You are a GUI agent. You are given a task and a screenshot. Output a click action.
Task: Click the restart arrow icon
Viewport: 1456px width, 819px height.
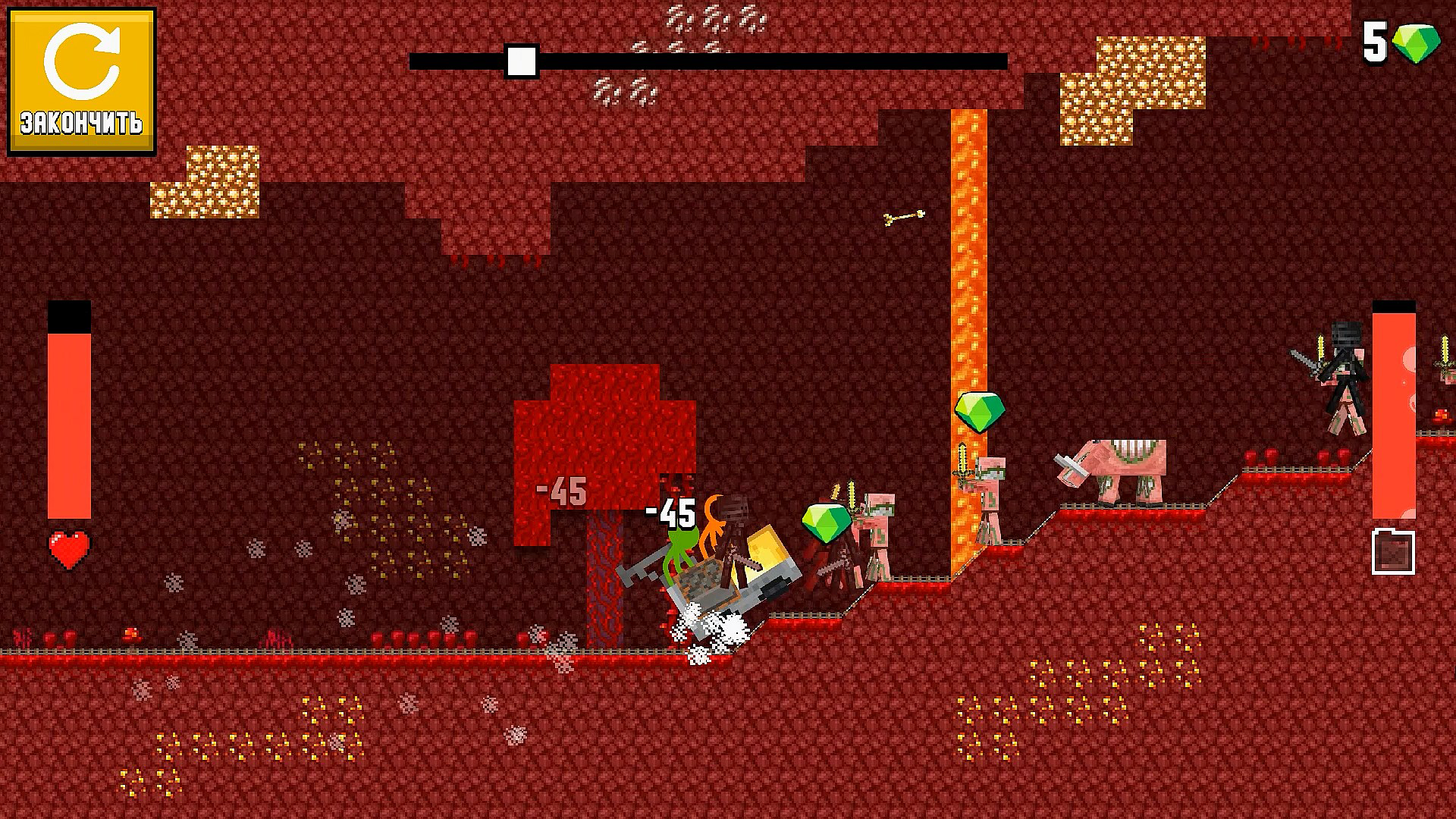click(83, 61)
